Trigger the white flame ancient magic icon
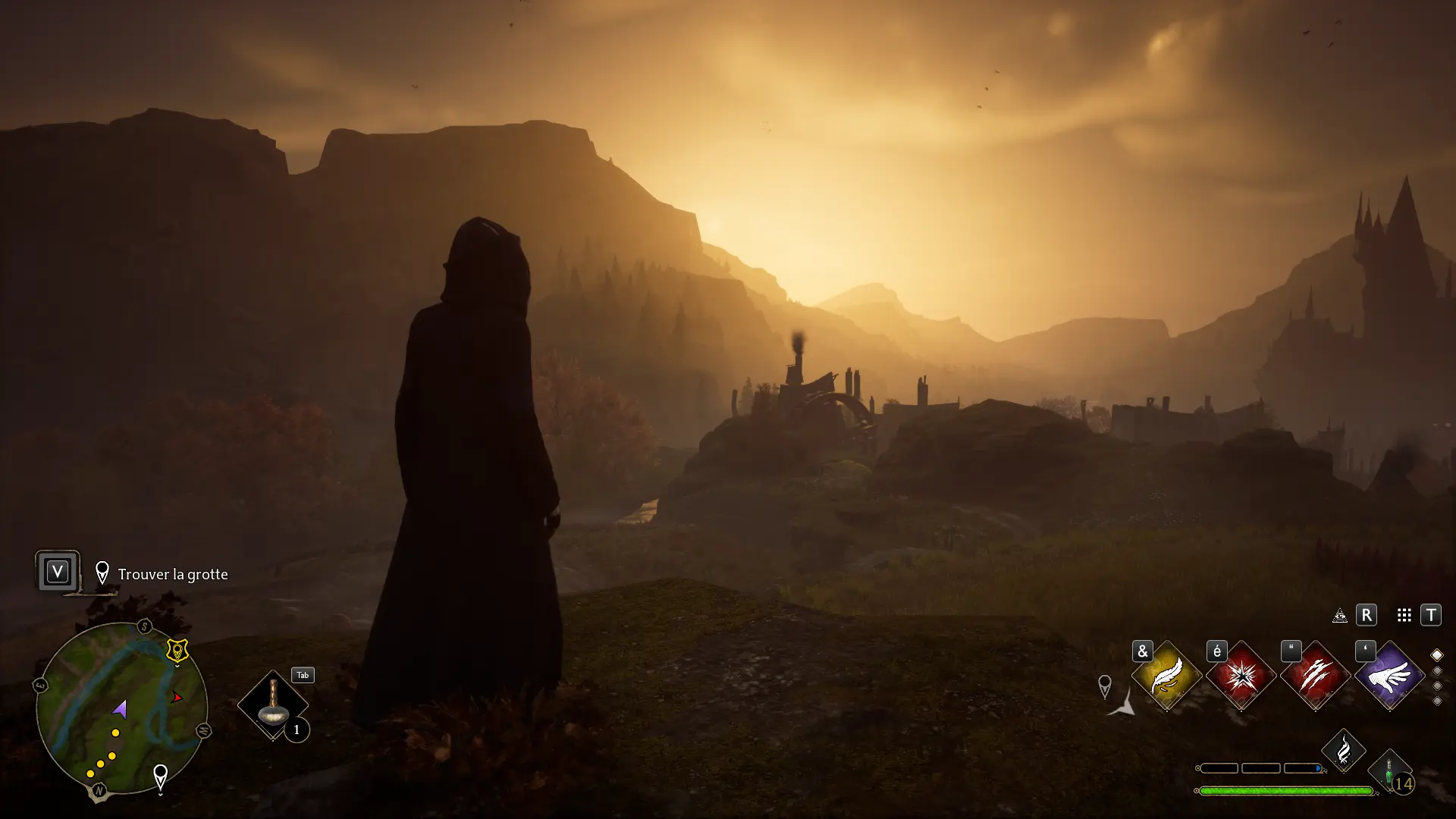The width and height of the screenshot is (1456, 819). point(1343,751)
